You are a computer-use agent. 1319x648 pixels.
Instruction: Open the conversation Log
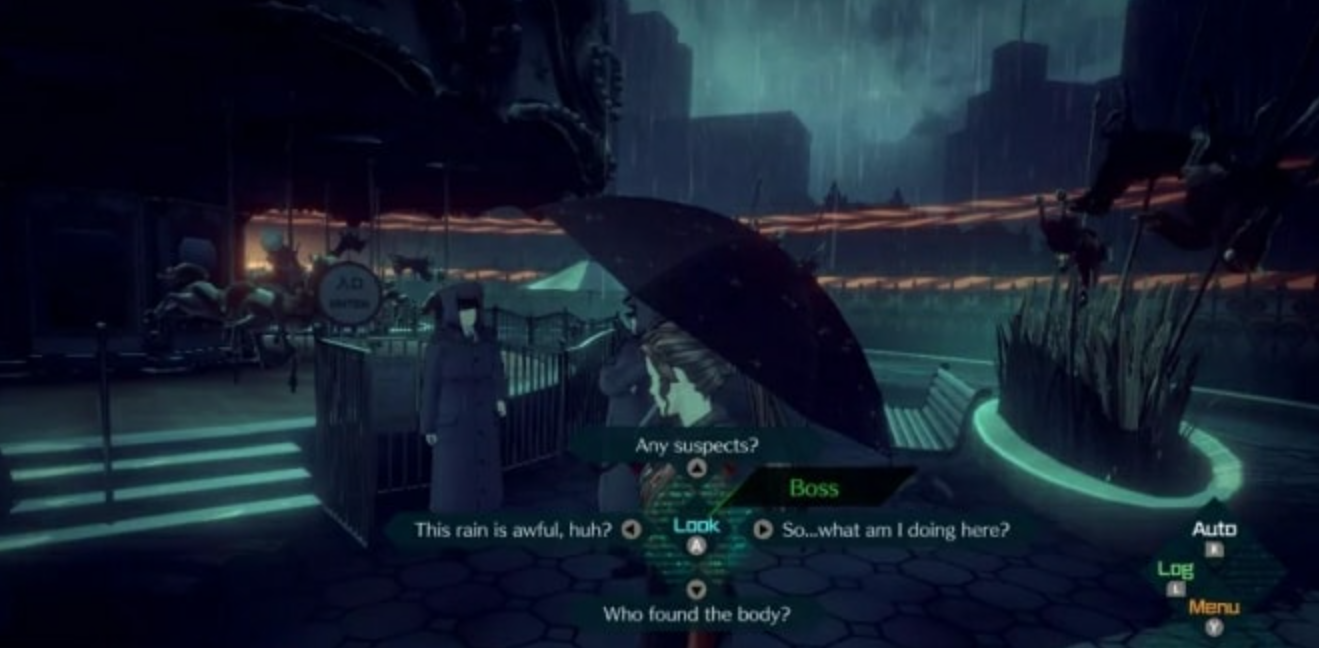(1175, 570)
